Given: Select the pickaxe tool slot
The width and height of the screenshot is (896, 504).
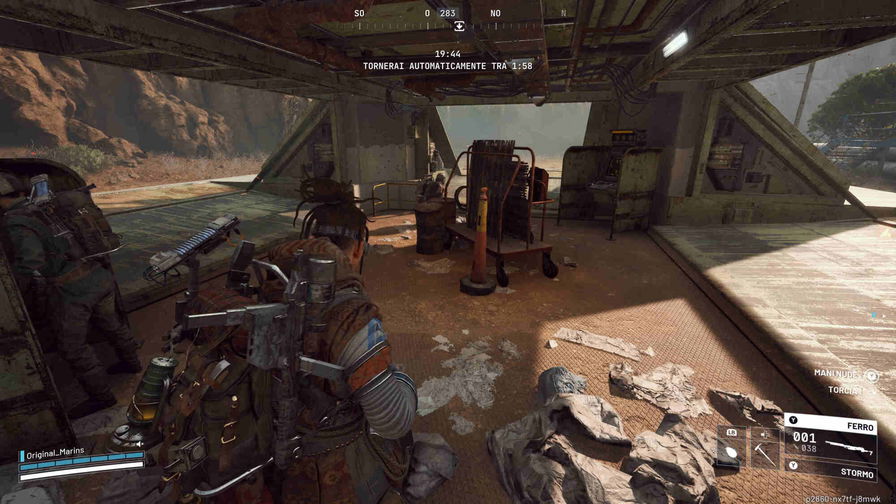Looking at the screenshot, I should [x=765, y=446].
